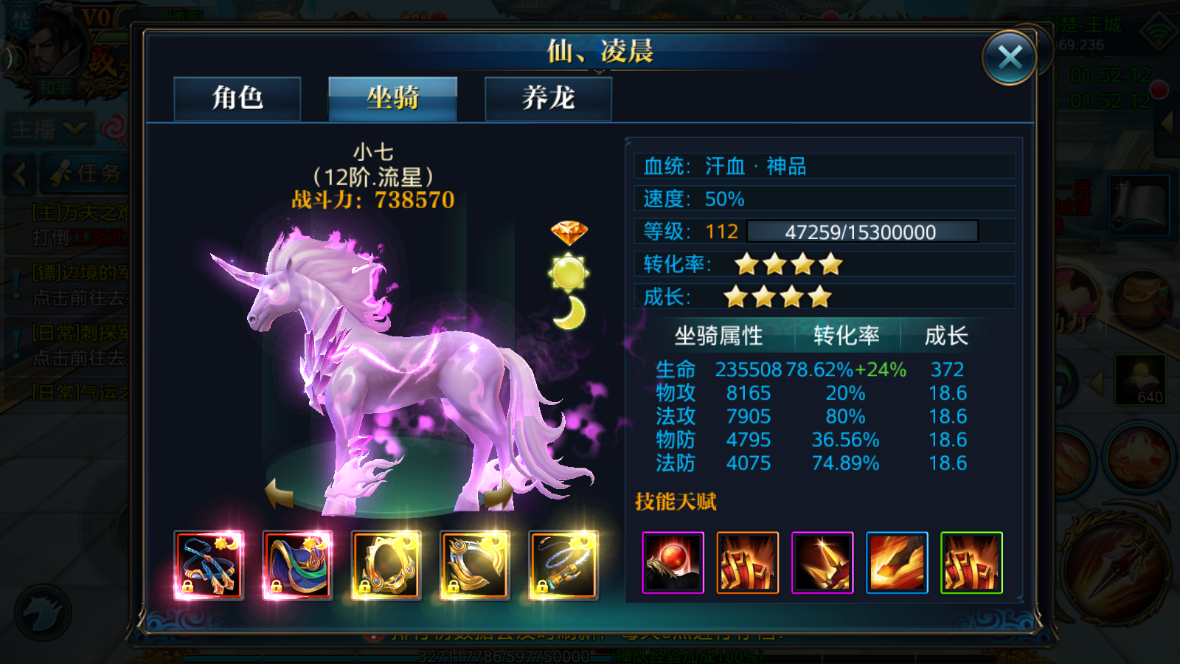This screenshot has width=1180, height=664.
Task: View the red orb mount skill
Action: 672,563
